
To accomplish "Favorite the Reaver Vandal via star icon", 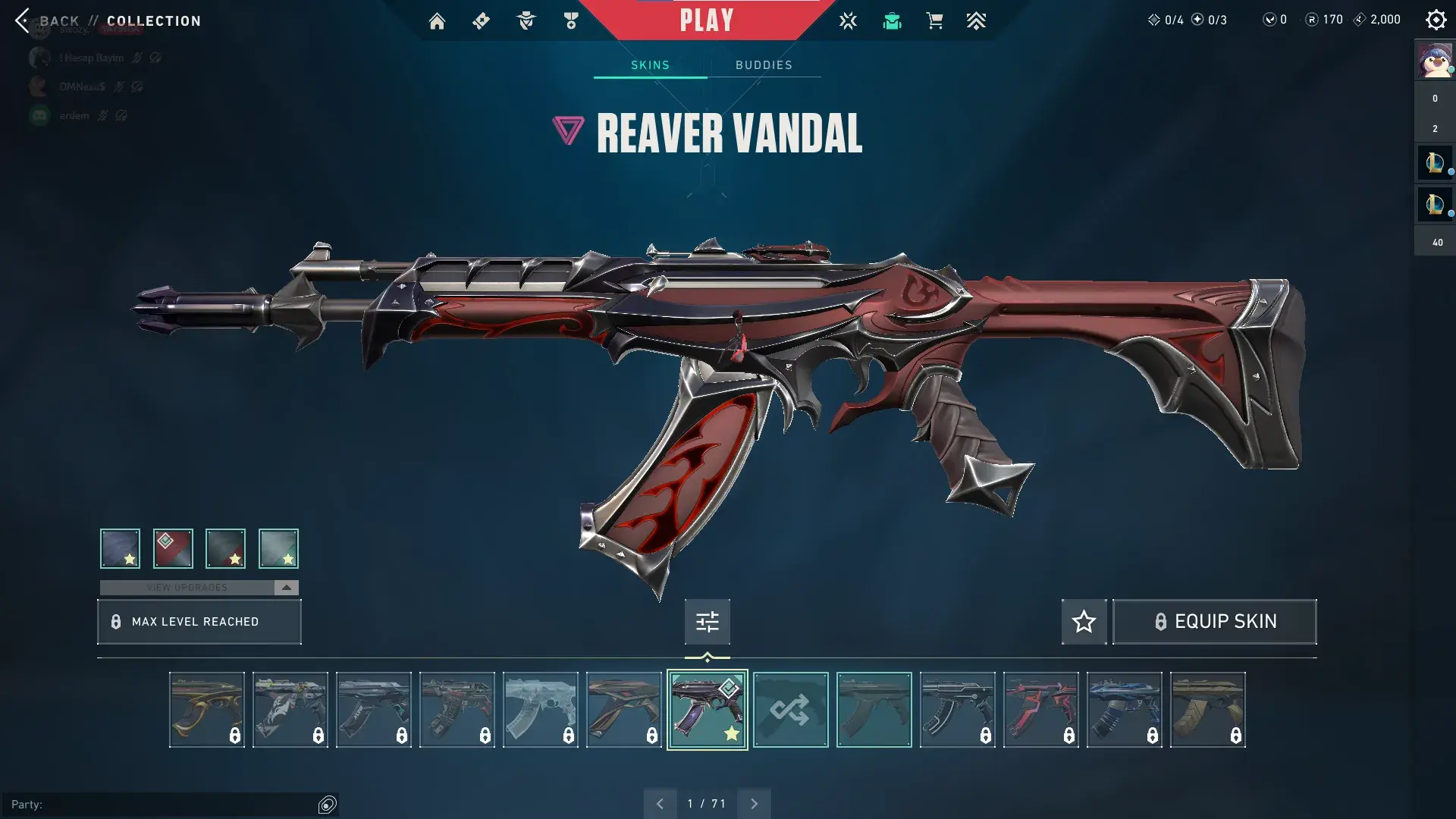I will (1083, 621).
